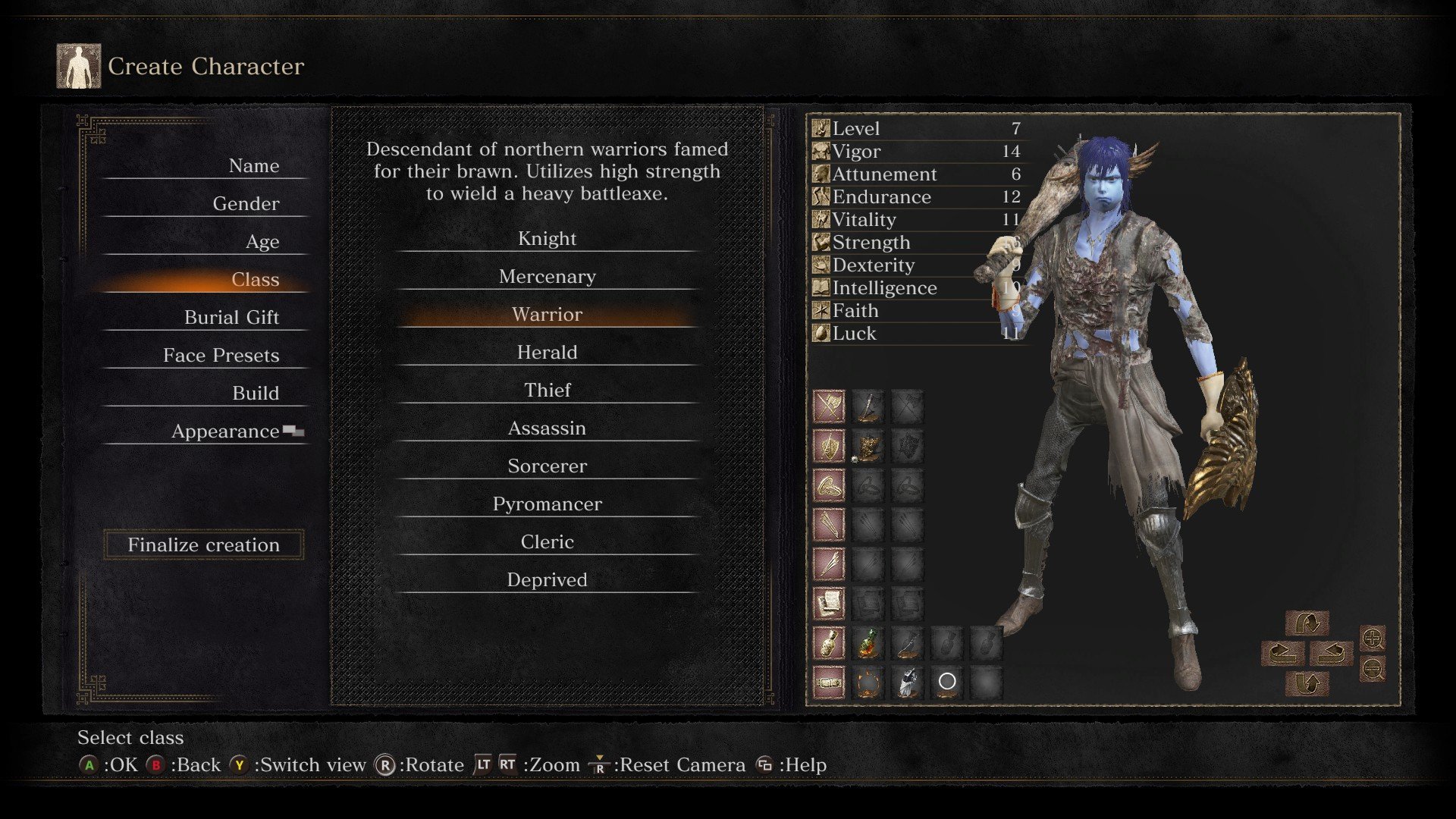Pick the Herald class
This screenshot has height=819, width=1456.
coord(547,353)
